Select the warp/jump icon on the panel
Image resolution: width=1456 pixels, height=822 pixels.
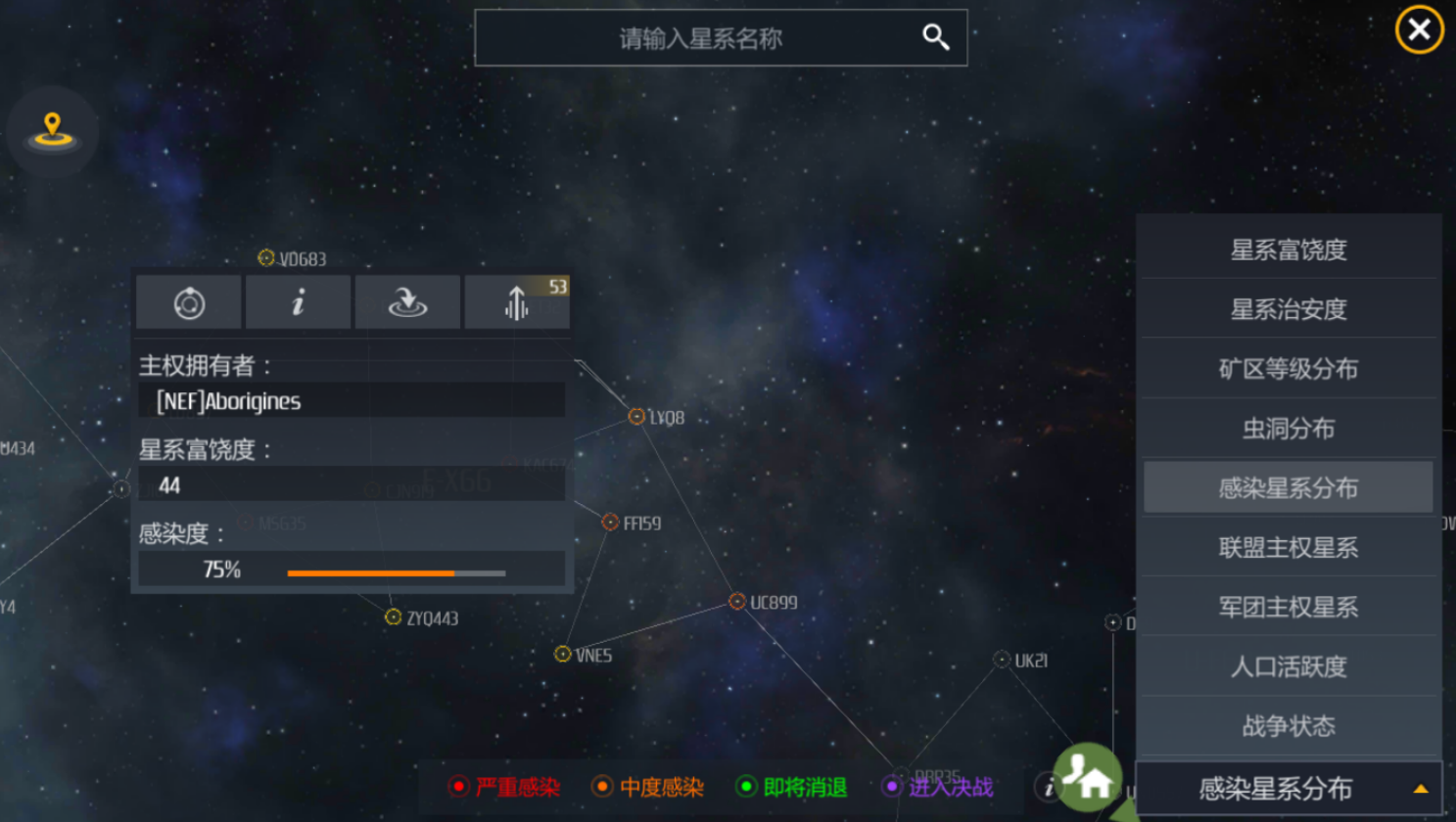coord(406,302)
